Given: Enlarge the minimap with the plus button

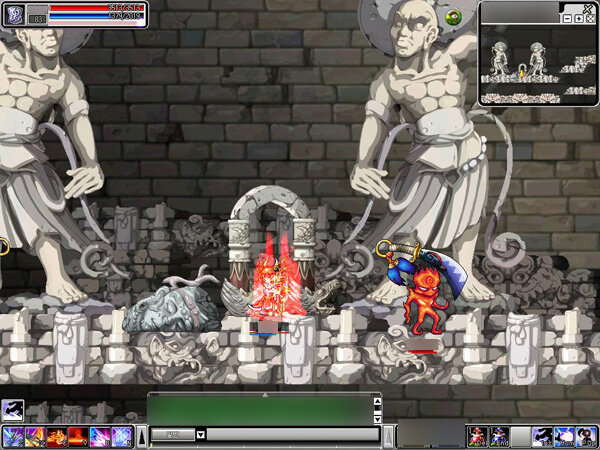Looking at the screenshot, I should pos(577,18).
